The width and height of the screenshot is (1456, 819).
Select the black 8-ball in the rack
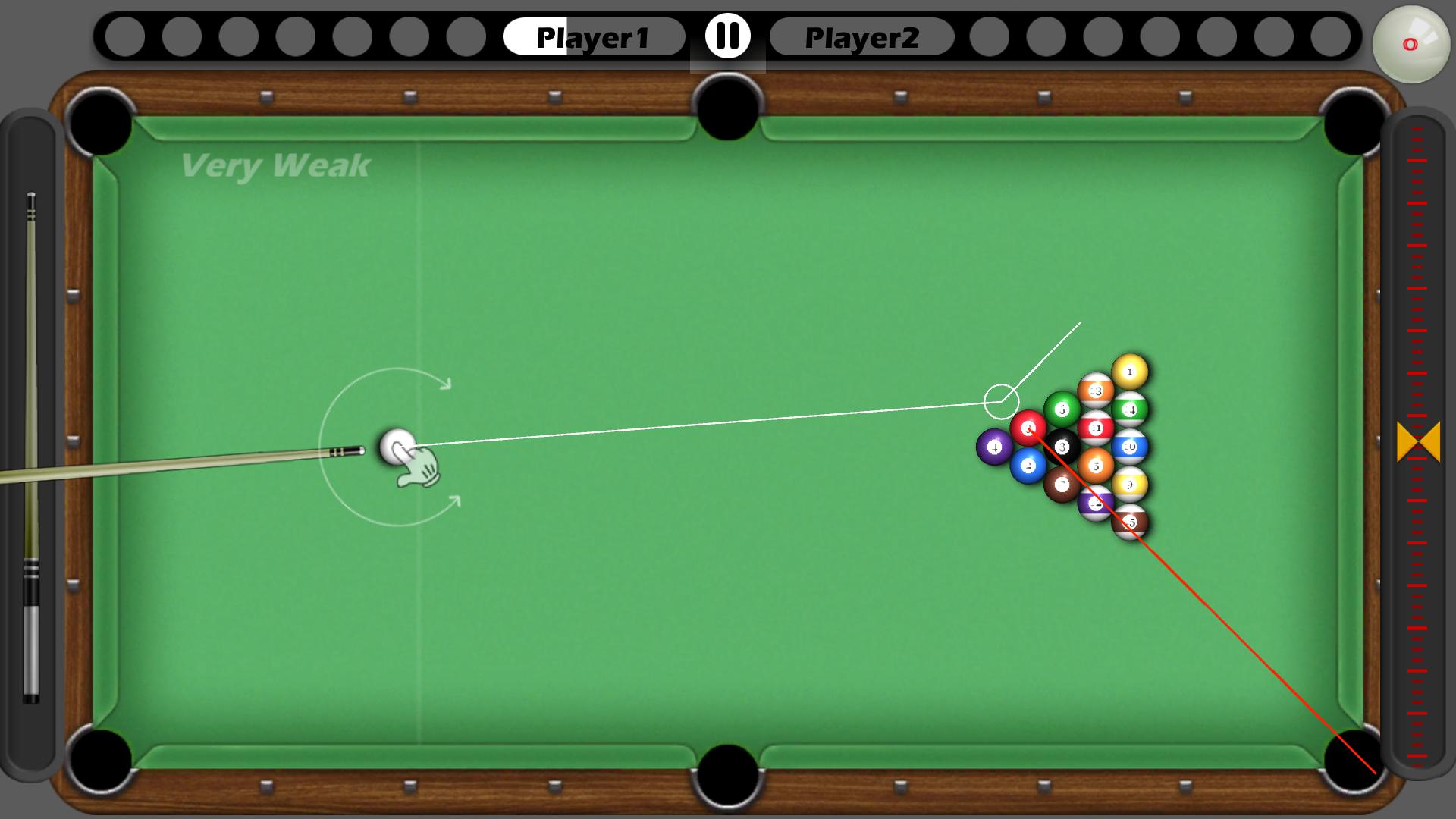point(1063,446)
